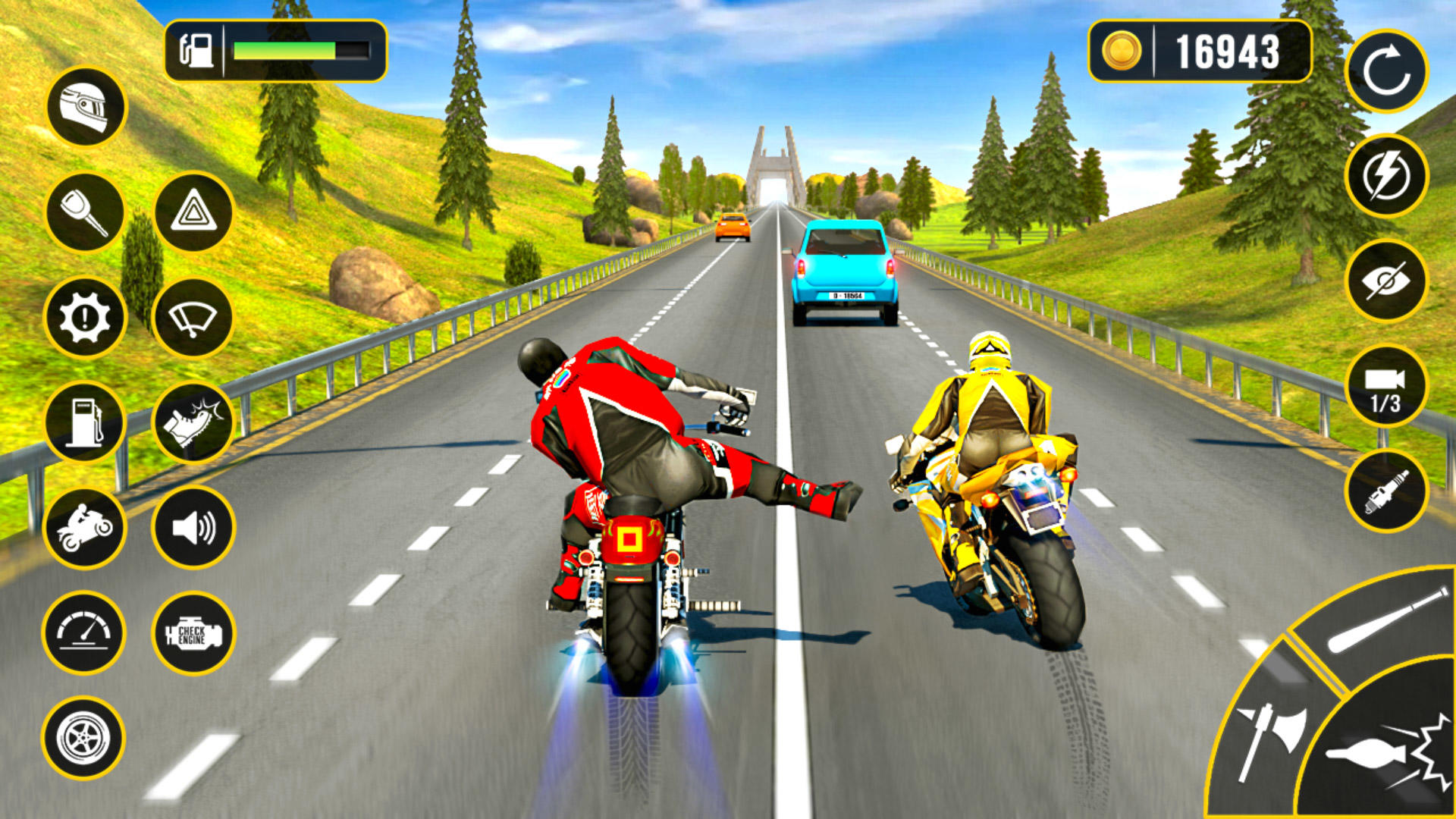Click the speedometer icon

86,632
